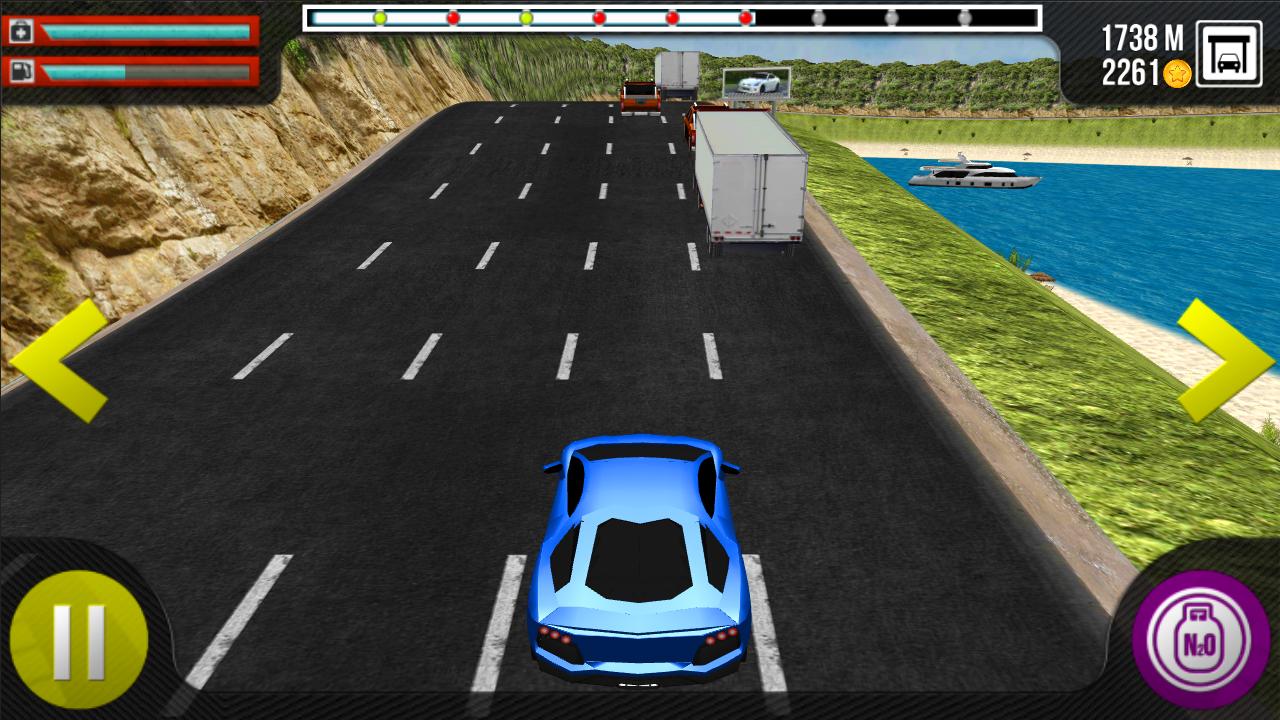Tap the gold star coin icon
This screenshot has width=1280, height=720.
tap(1176, 71)
